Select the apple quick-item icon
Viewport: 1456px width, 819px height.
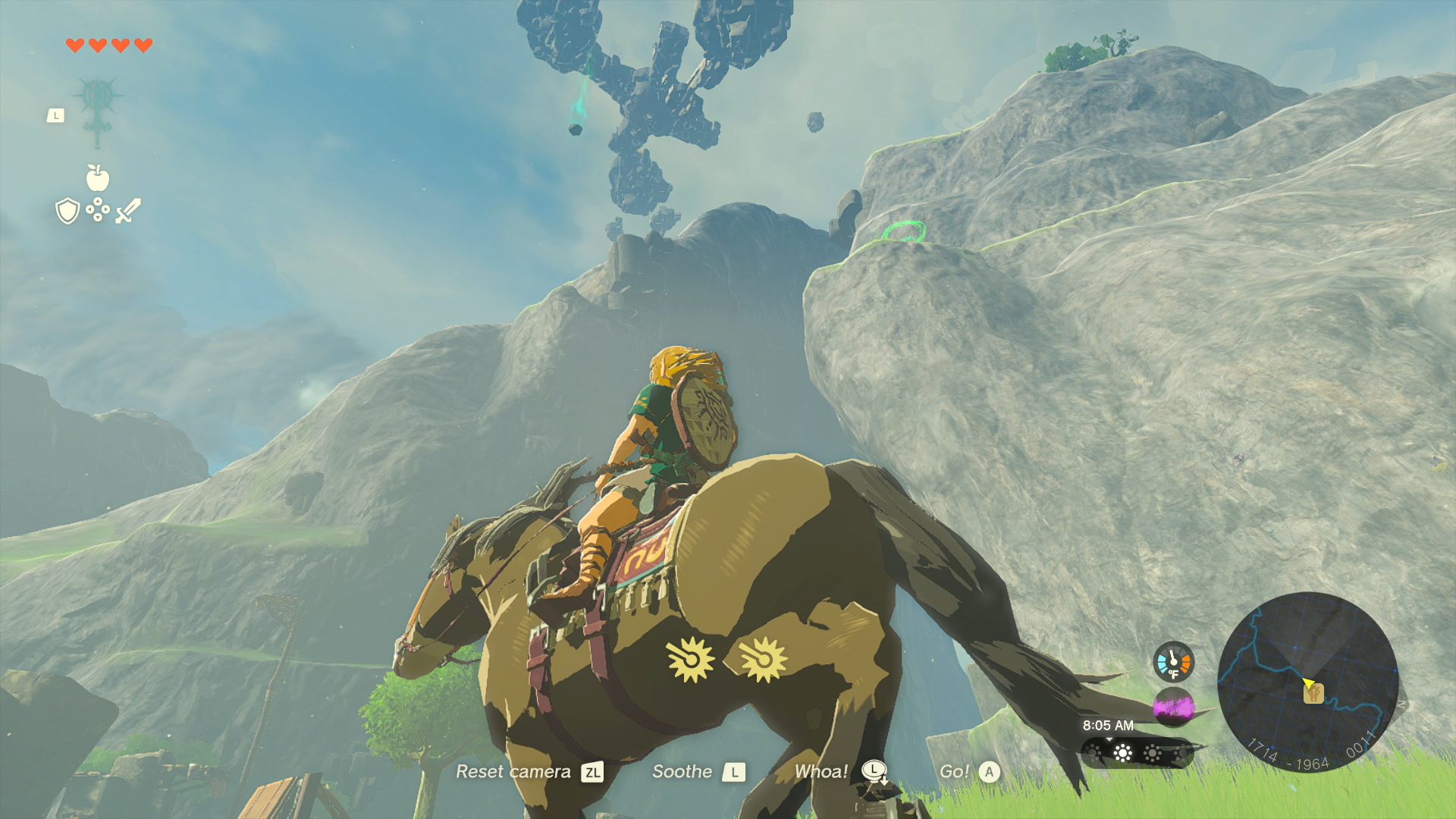[98, 178]
